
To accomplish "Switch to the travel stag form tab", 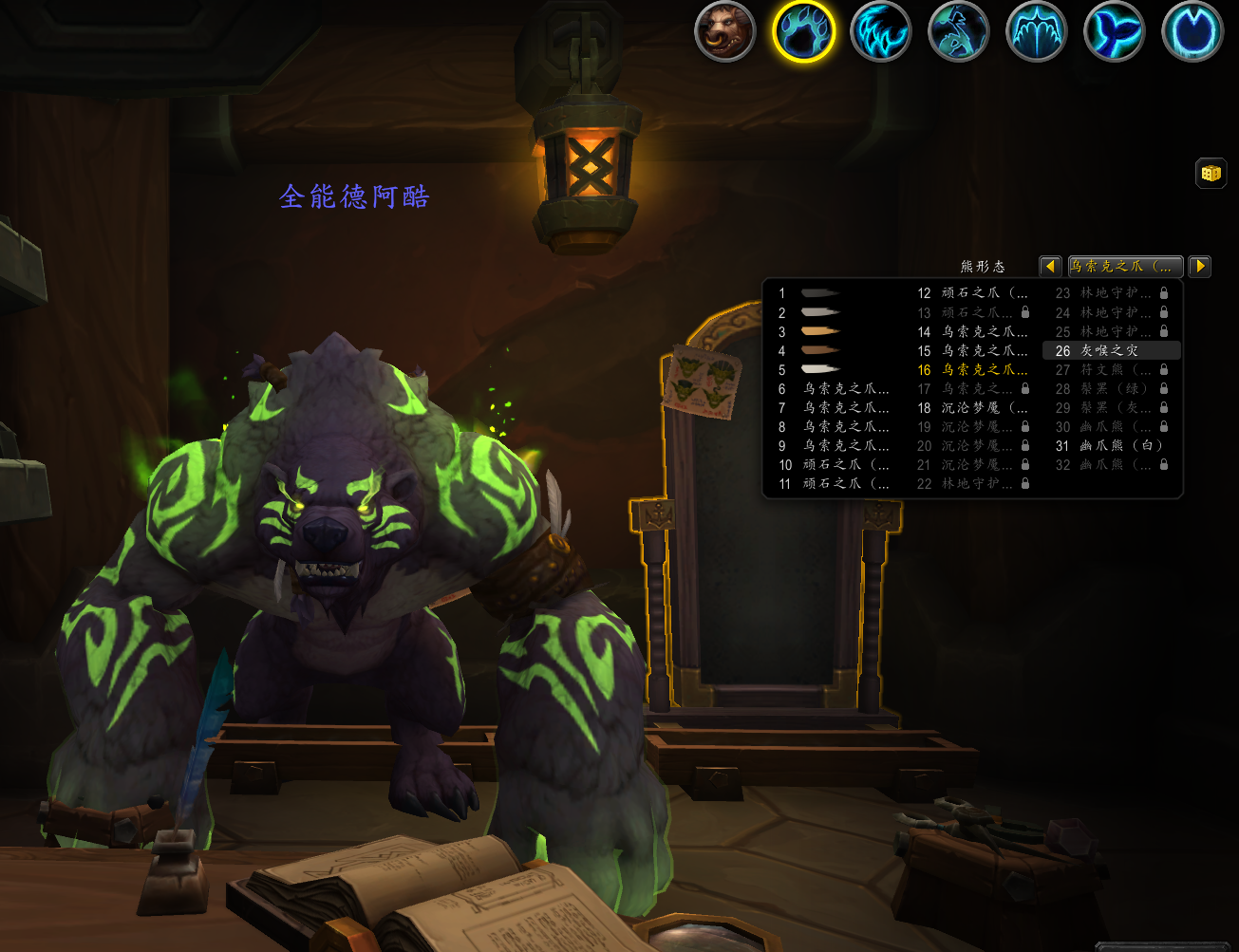I will pyautogui.click(x=959, y=31).
